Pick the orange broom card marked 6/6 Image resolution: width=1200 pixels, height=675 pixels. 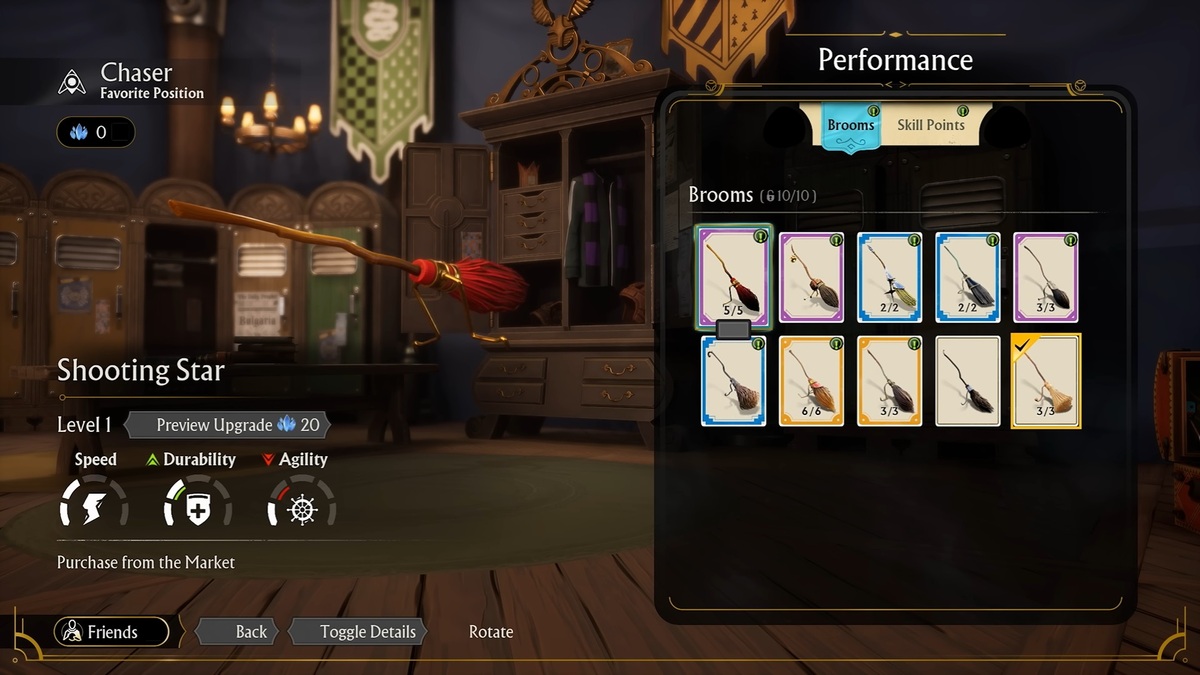point(811,381)
